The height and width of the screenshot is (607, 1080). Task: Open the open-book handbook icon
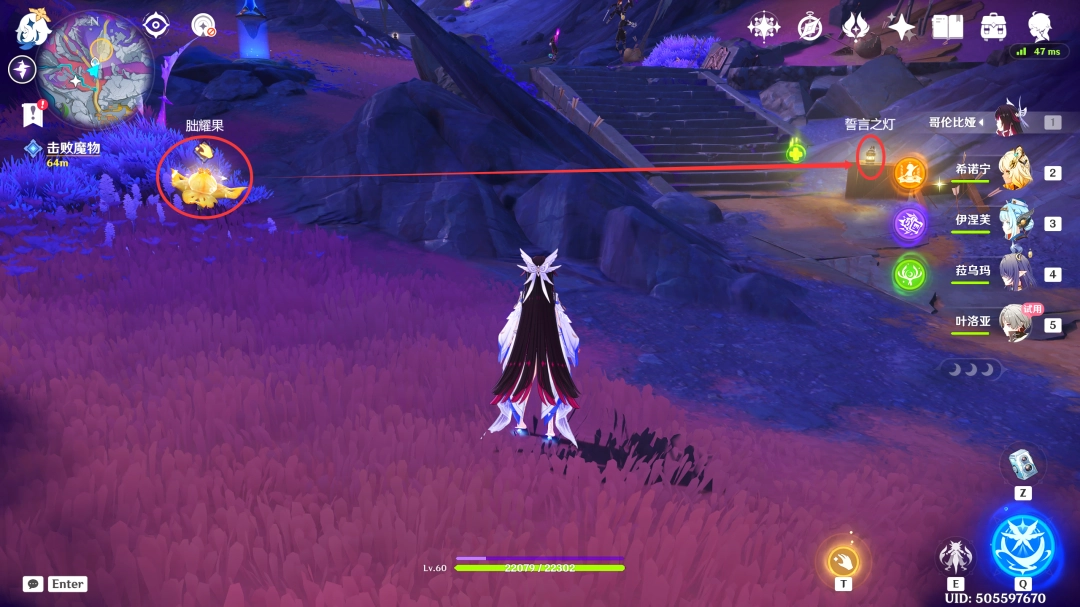pos(947,27)
